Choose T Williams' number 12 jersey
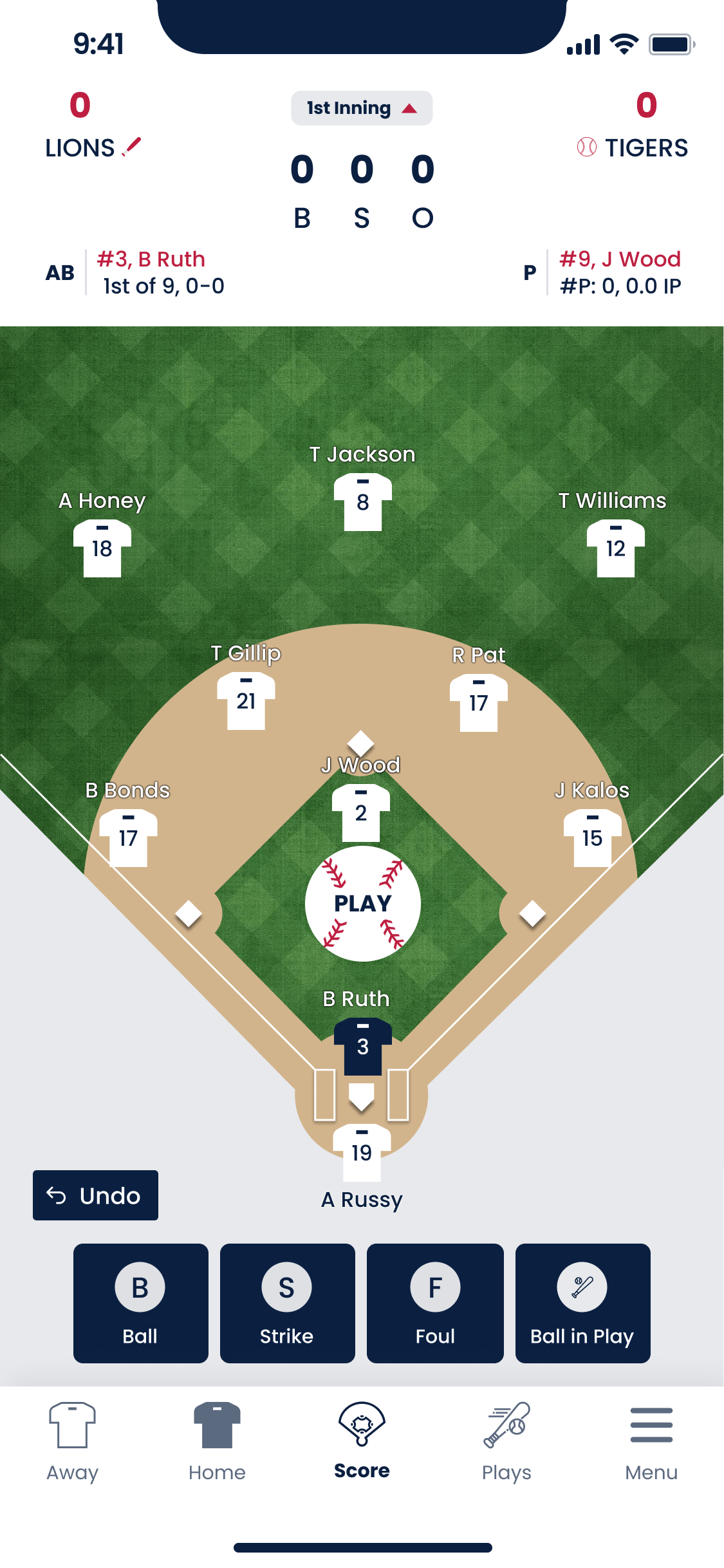This screenshot has height=1568, width=724. (615, 548)
